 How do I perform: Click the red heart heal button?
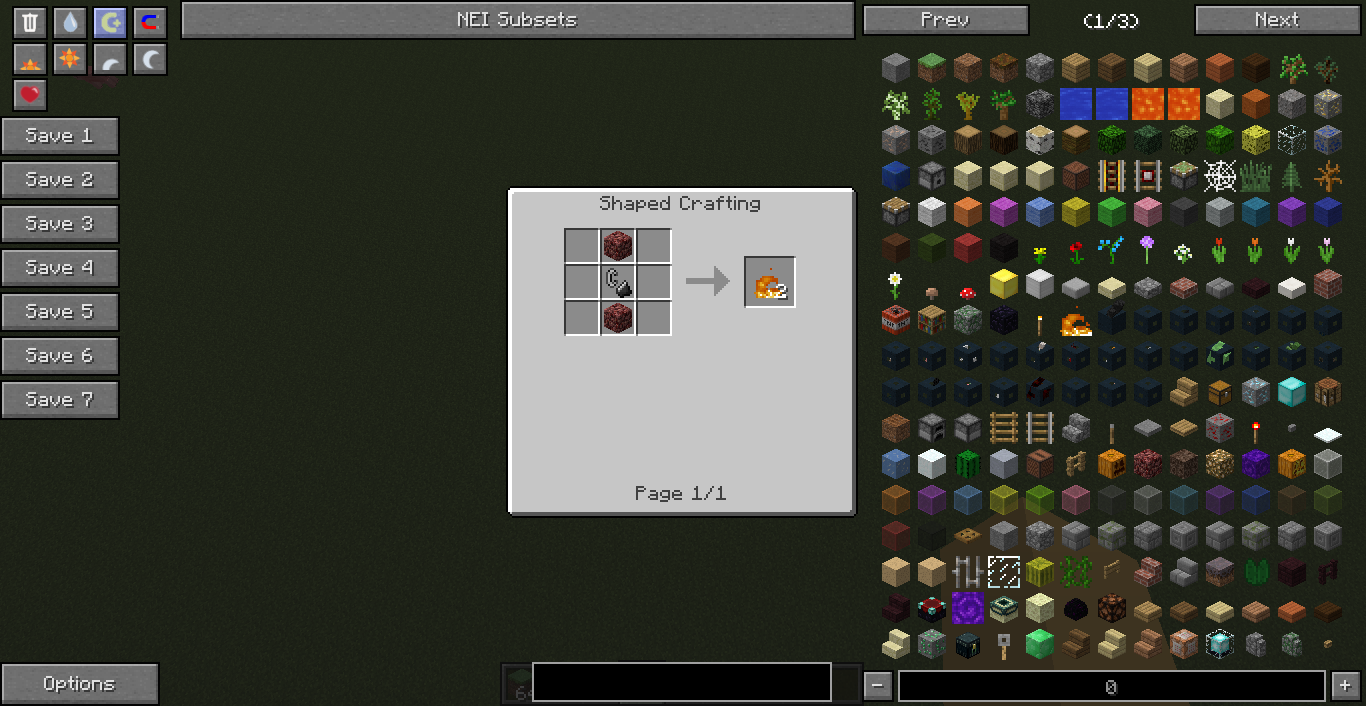tap(30, 95)
